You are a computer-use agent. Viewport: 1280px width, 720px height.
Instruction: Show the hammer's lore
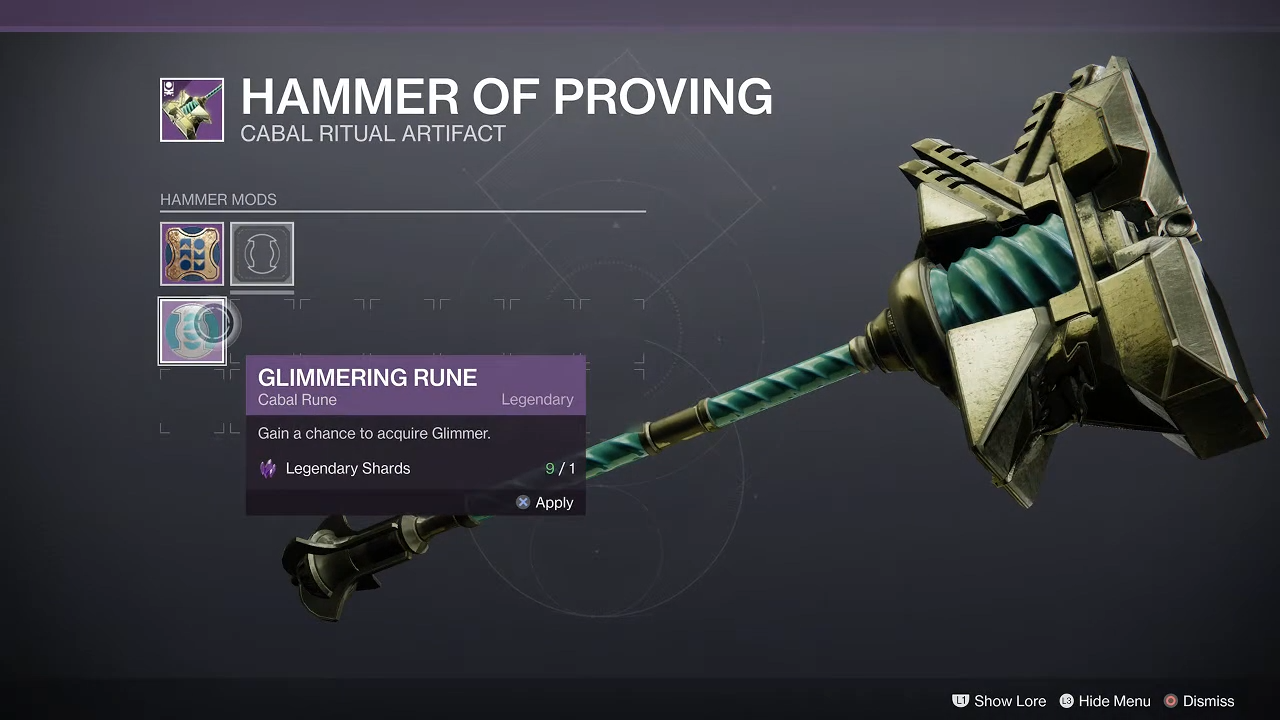tap(999, 701)
